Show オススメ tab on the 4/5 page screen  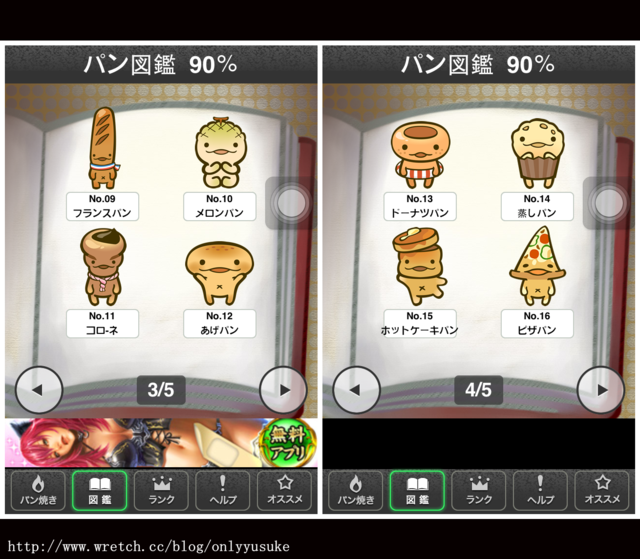pyautogui.click(x=602, y=490)
